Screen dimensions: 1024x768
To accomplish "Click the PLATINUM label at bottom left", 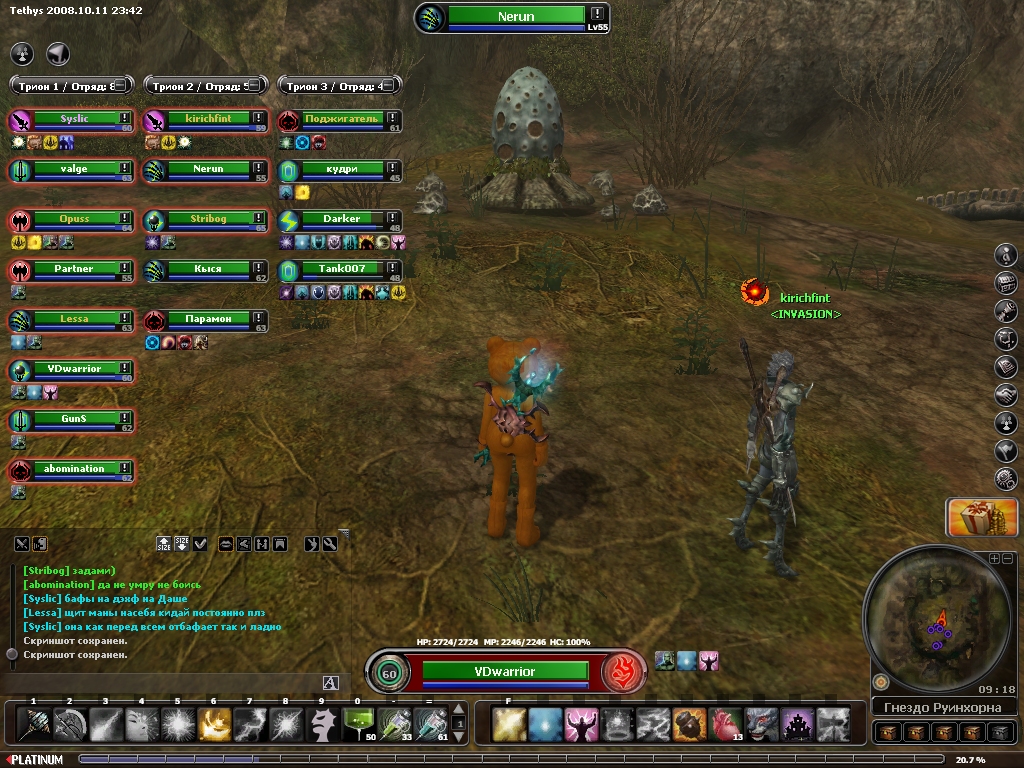I will tap(37, 760).
